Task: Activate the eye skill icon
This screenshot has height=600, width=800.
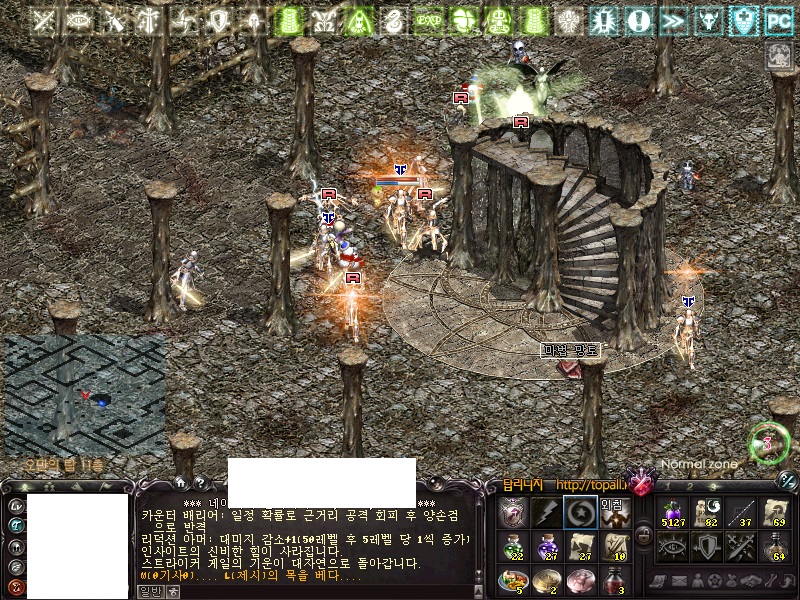Action: coord(673,546)
